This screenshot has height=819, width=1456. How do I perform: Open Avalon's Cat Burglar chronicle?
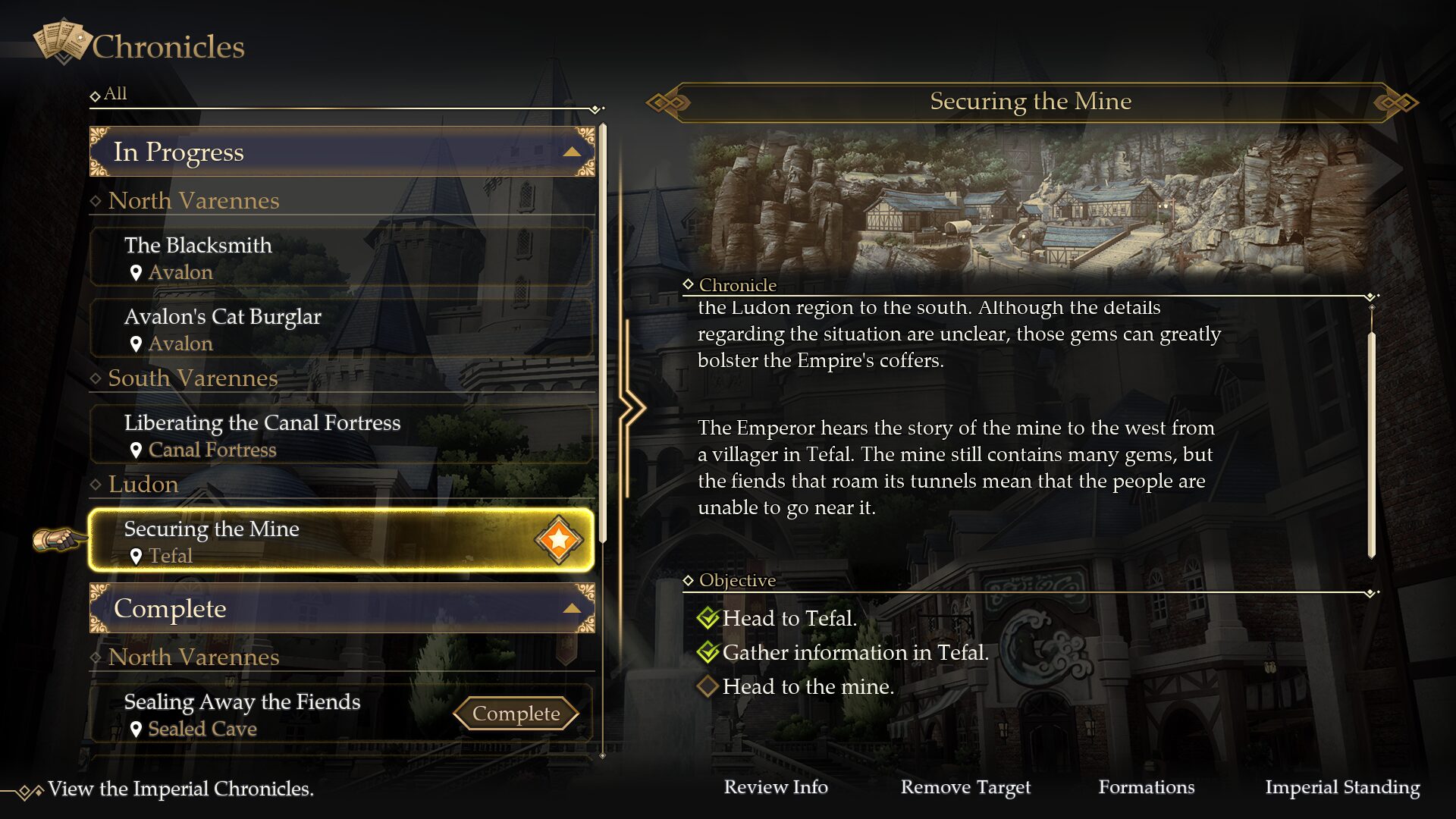click(x=341, y=329)
